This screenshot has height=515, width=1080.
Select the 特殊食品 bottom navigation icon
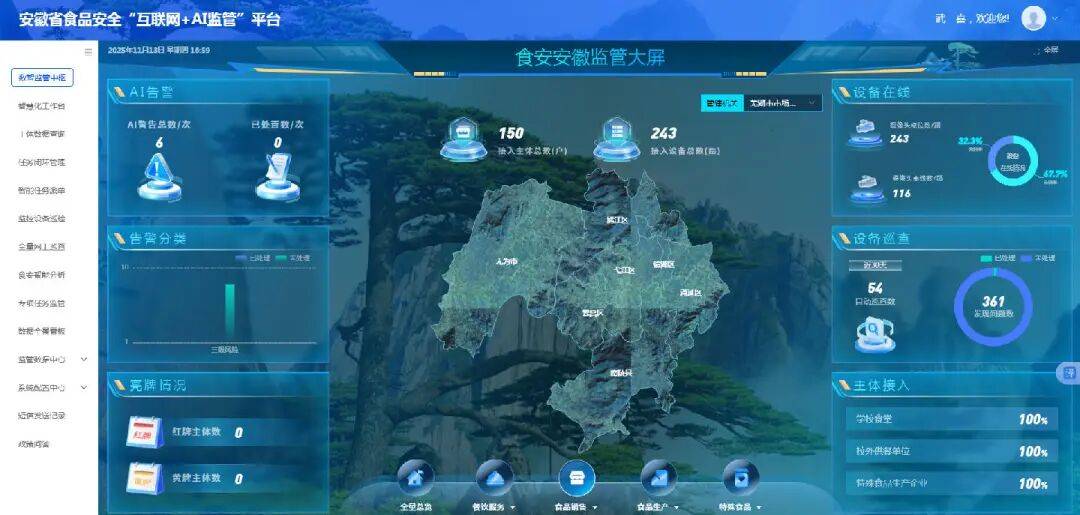pyautogui.click(x=741, y=479)
